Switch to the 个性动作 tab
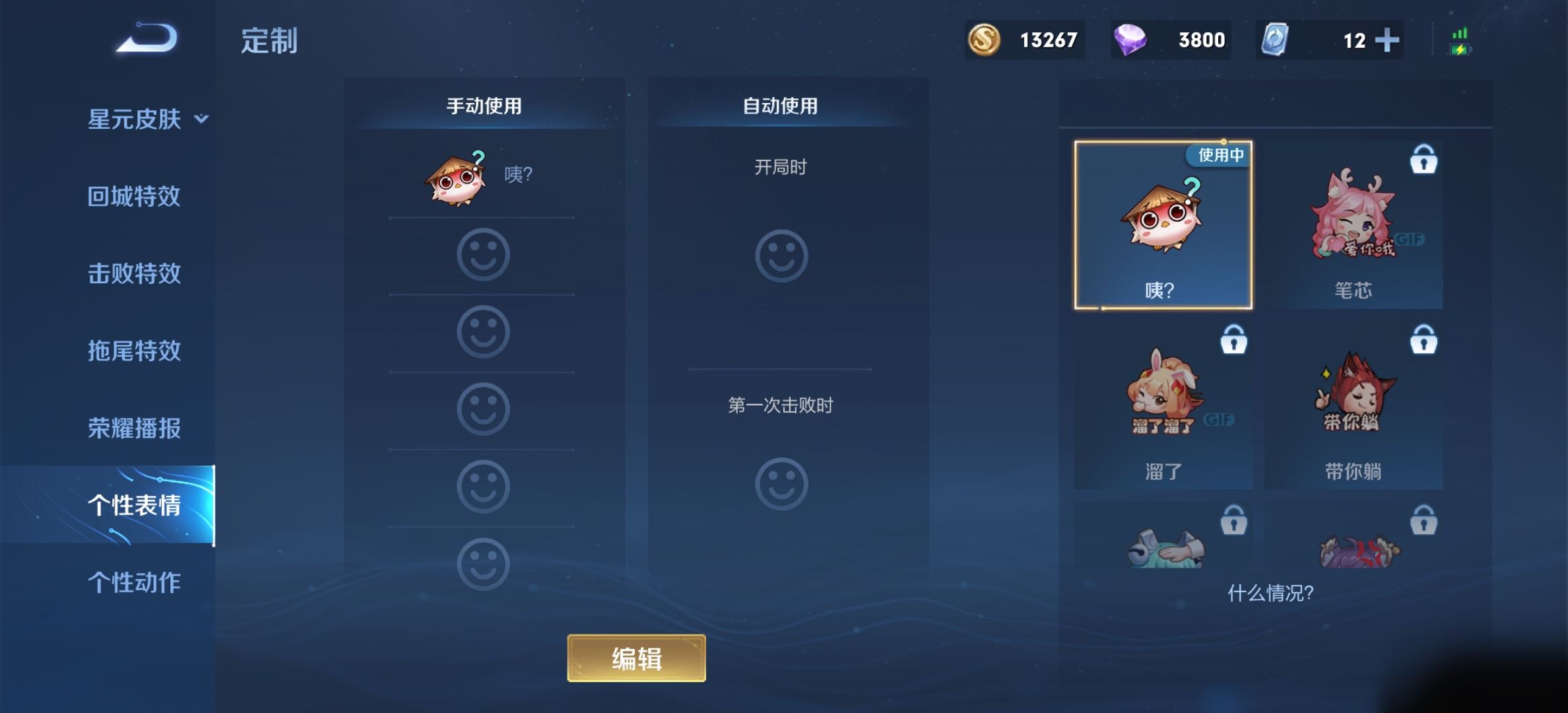The width and height of the screenshot is (1568, 713). [134, 582]
